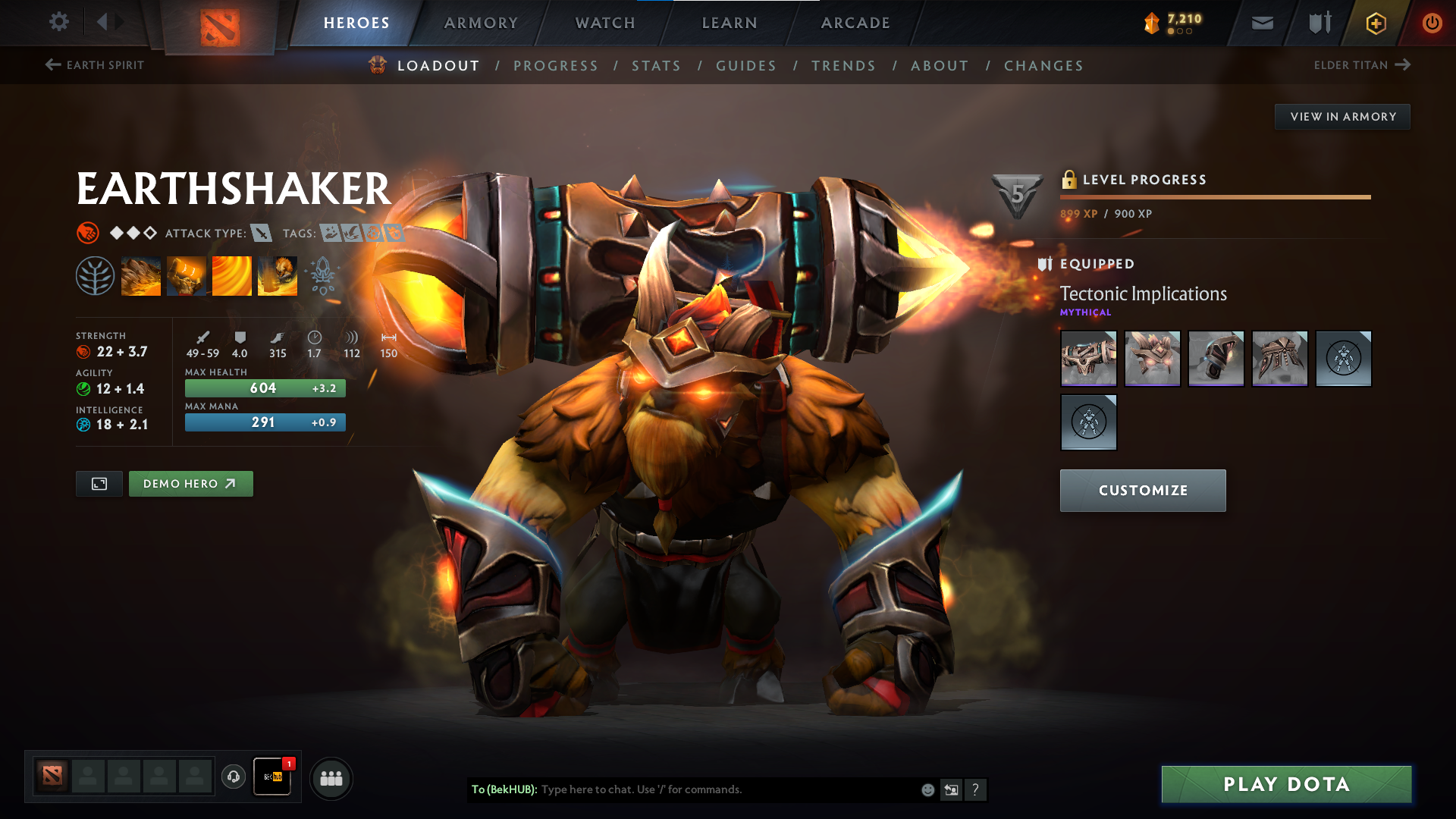The width and height of the screenshot is (1456, 819).
Task: Select the Fissure ability icon
Action: [x=141, y=275]
